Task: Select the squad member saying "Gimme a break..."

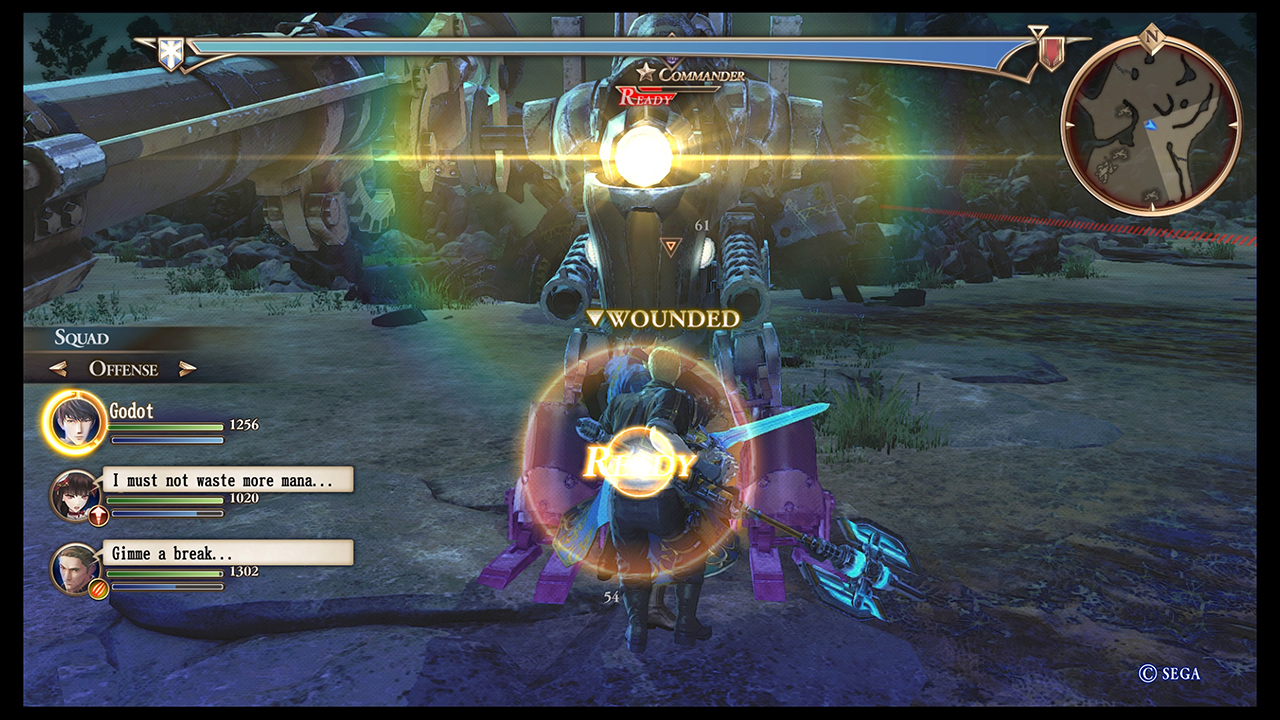Action: [76, 567]
